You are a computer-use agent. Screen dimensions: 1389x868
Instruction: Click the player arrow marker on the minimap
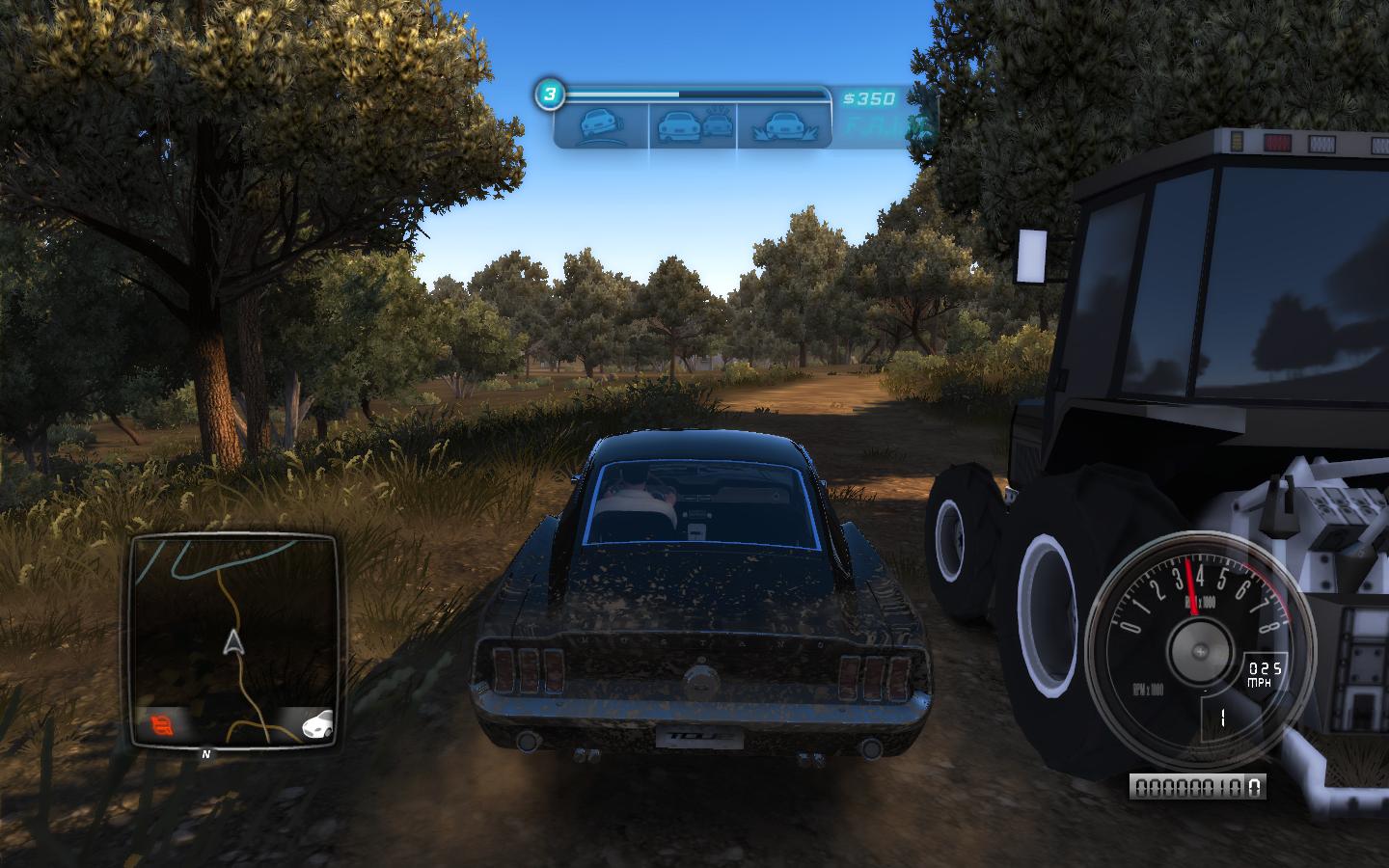click(x=232, y=642)
